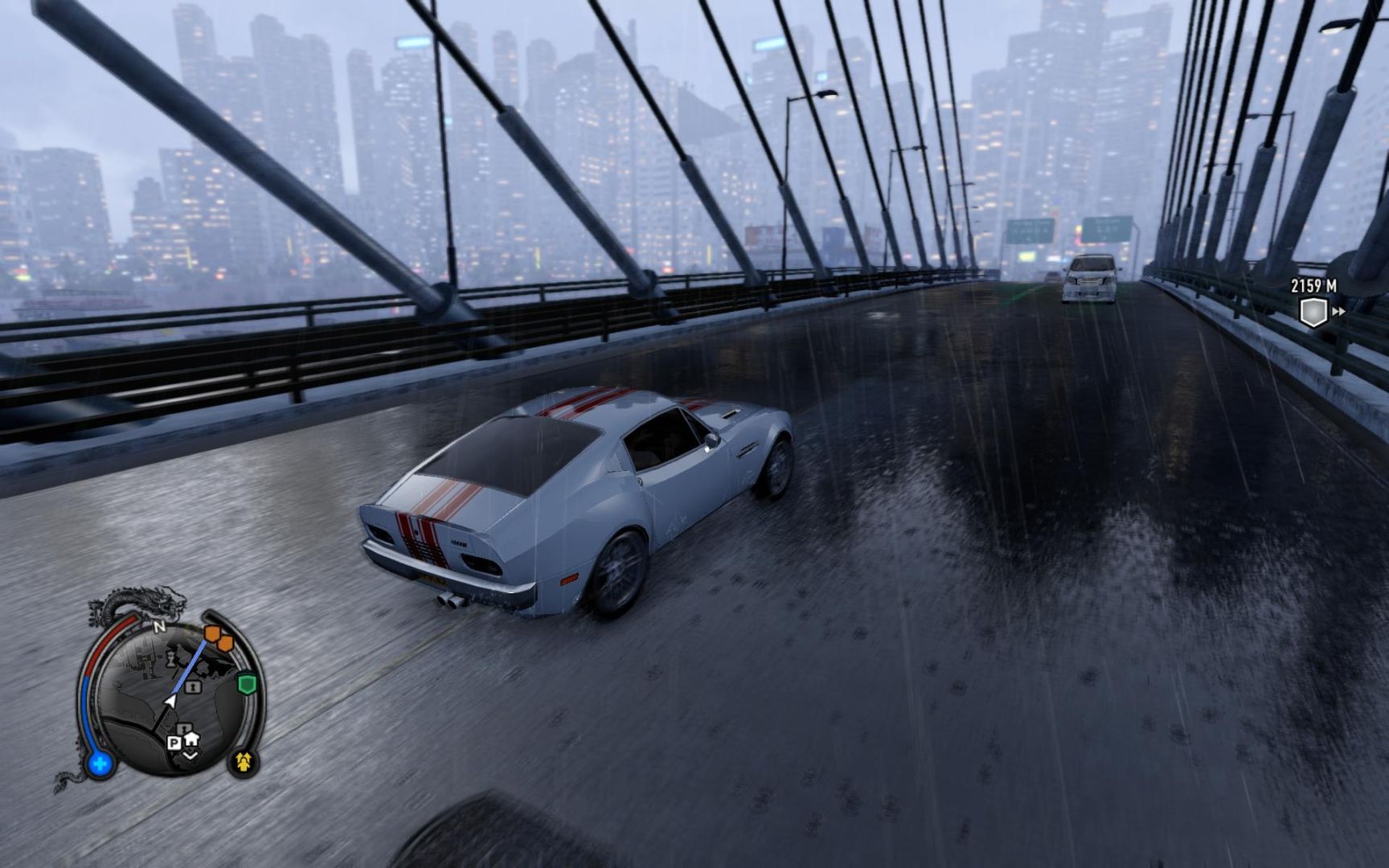The image size is (1389, 868).
Task: Choose the parking garage P marker
Action: pyautogui.click(x=174, y=743)
